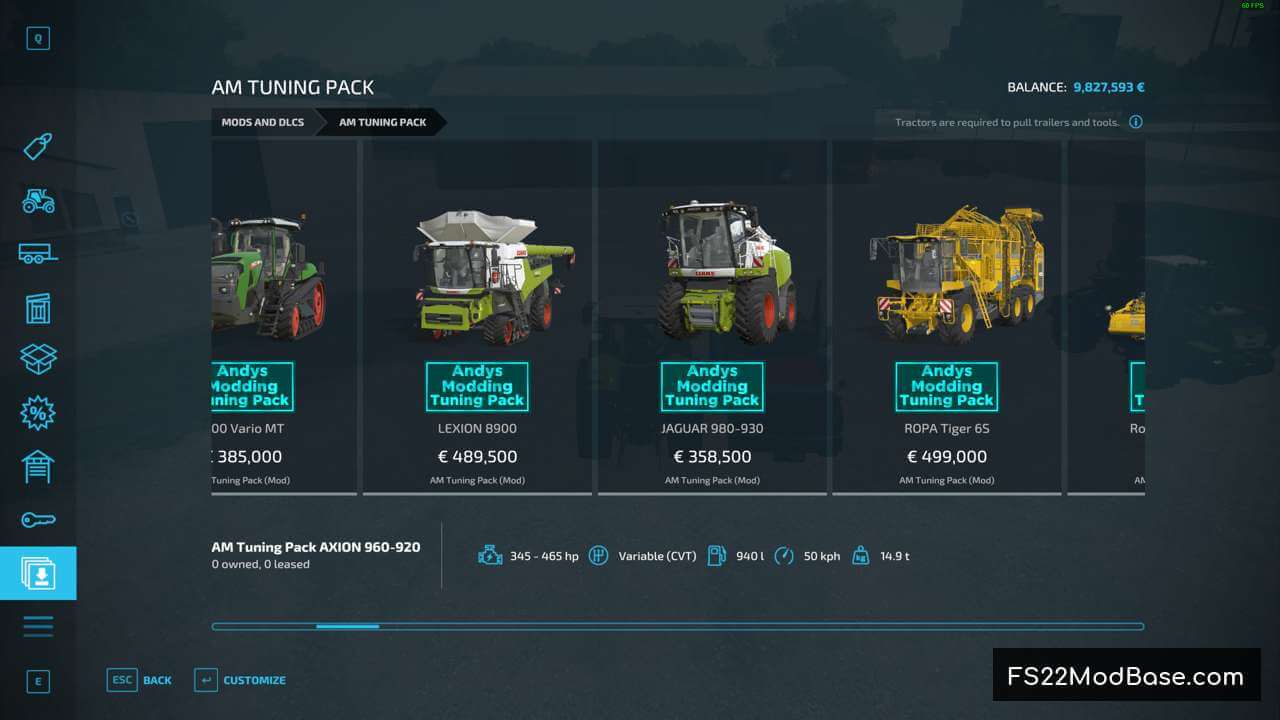The image size is (1280, 720).
Task: Select the tractor category icon
Action: [38, 201]
